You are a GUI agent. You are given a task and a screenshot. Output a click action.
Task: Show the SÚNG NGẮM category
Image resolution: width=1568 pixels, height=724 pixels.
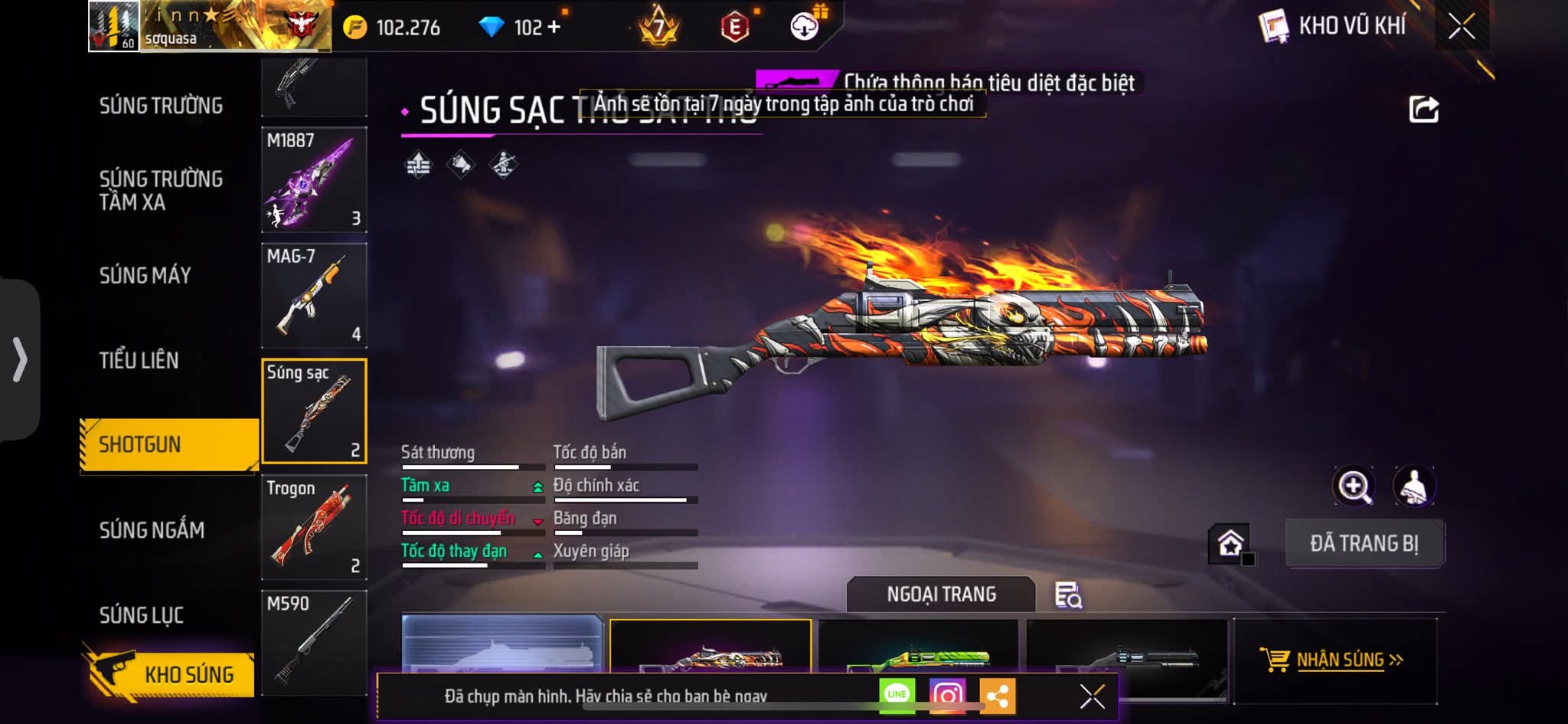[152, 529]
